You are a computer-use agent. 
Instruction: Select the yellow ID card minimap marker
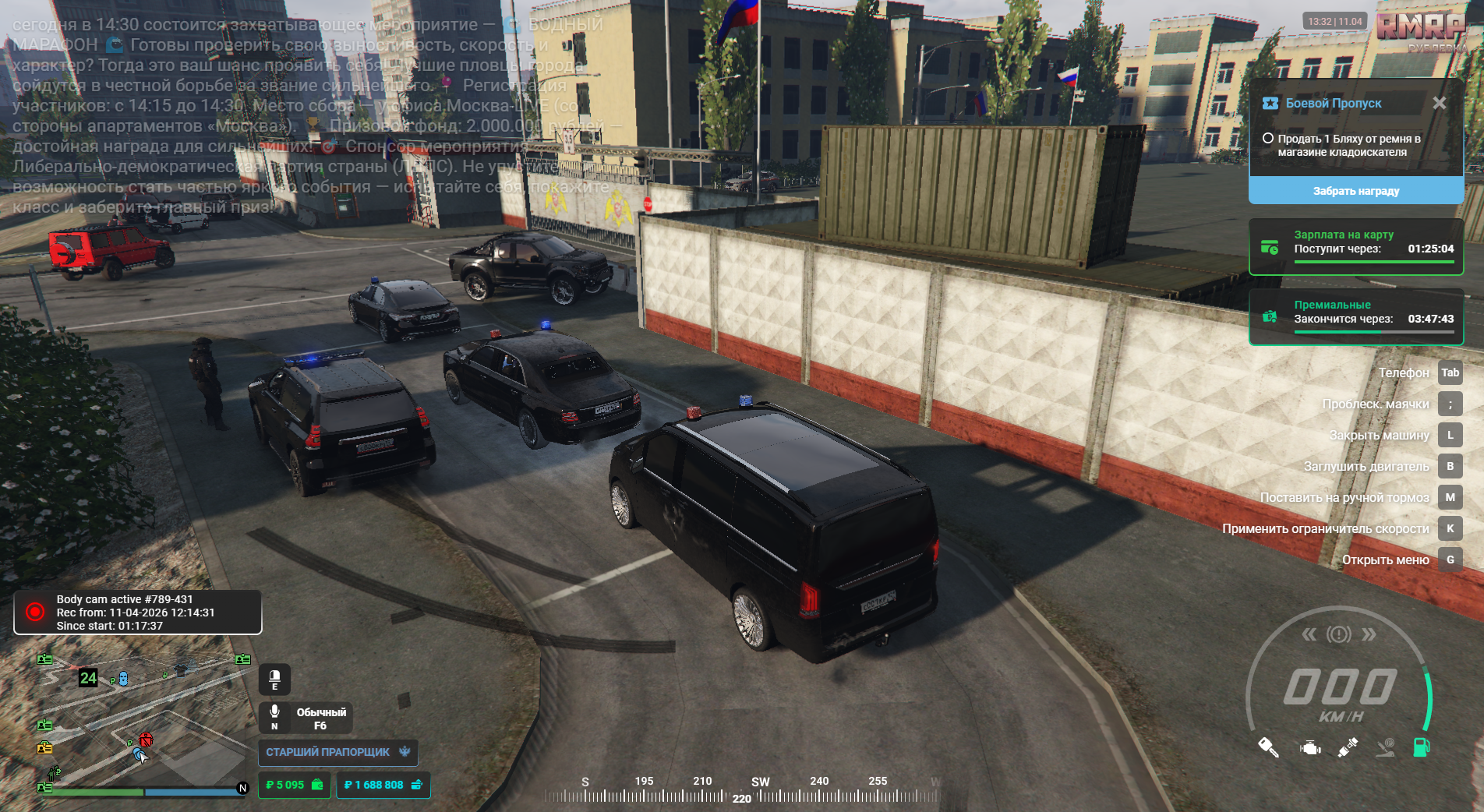[x=45, y=748]
